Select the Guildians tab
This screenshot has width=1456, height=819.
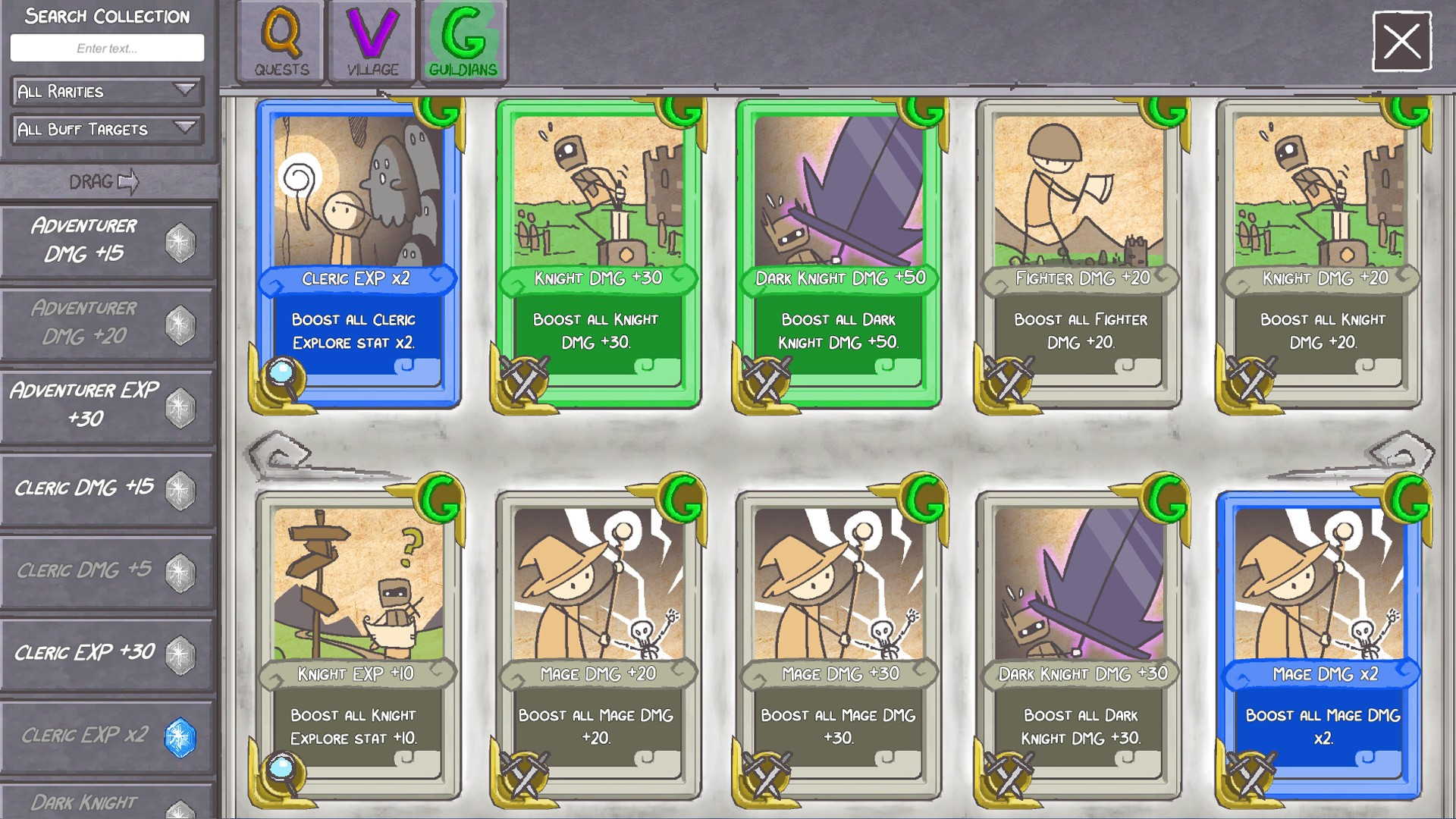[463, 41]
